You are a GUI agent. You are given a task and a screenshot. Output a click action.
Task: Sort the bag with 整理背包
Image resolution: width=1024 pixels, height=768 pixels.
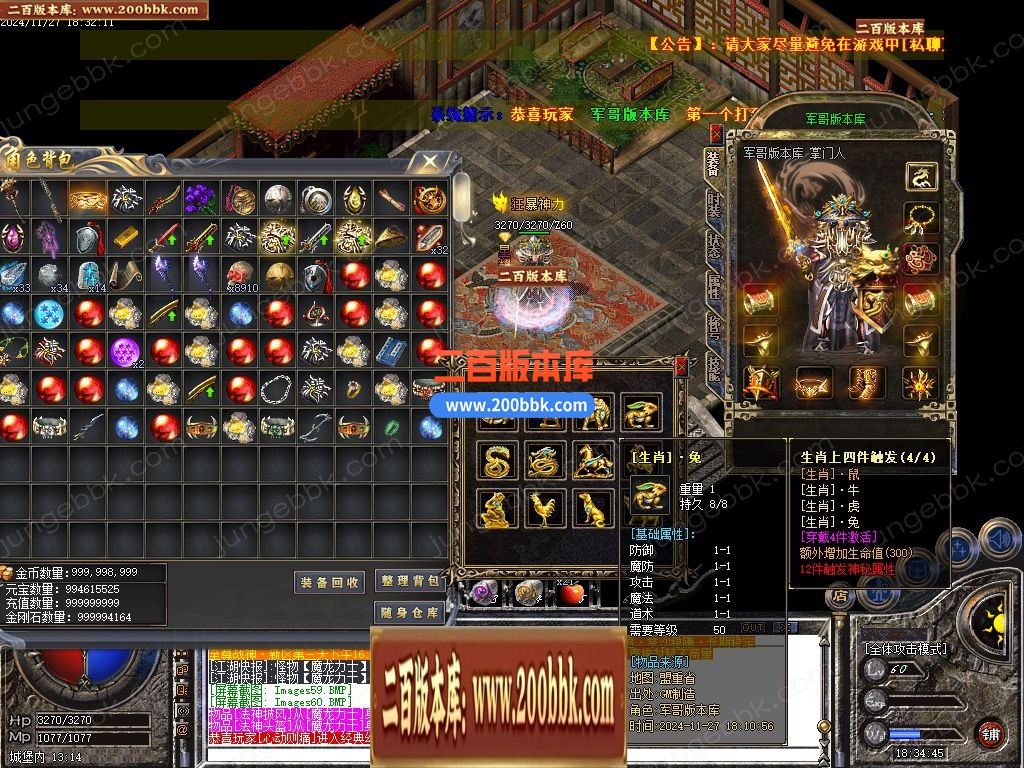pos(410,581)
